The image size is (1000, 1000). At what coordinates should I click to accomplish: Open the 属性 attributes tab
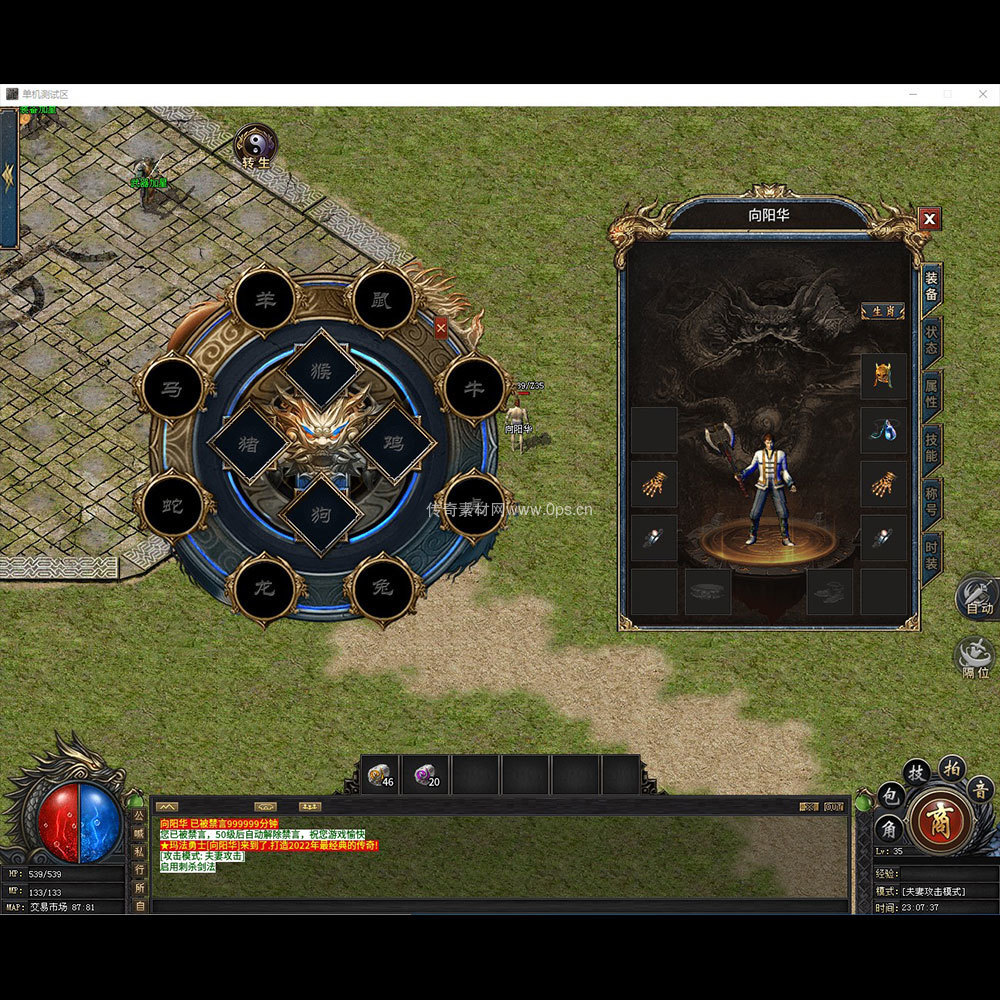point(931,393)
